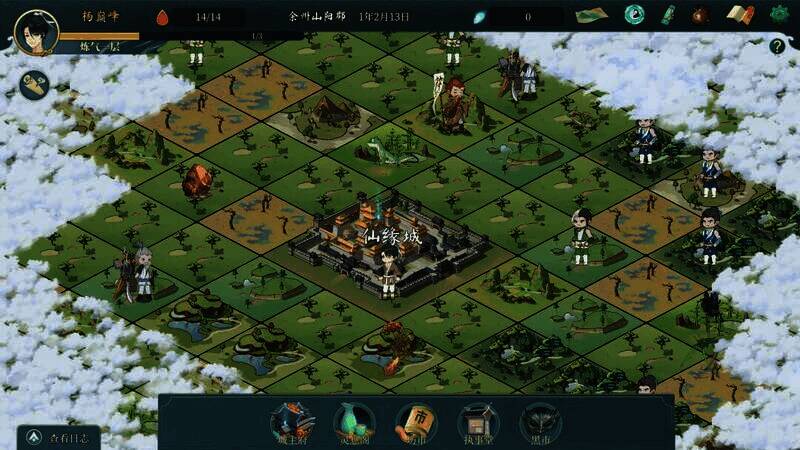Open the folded map icon

(x=591, y=15)
